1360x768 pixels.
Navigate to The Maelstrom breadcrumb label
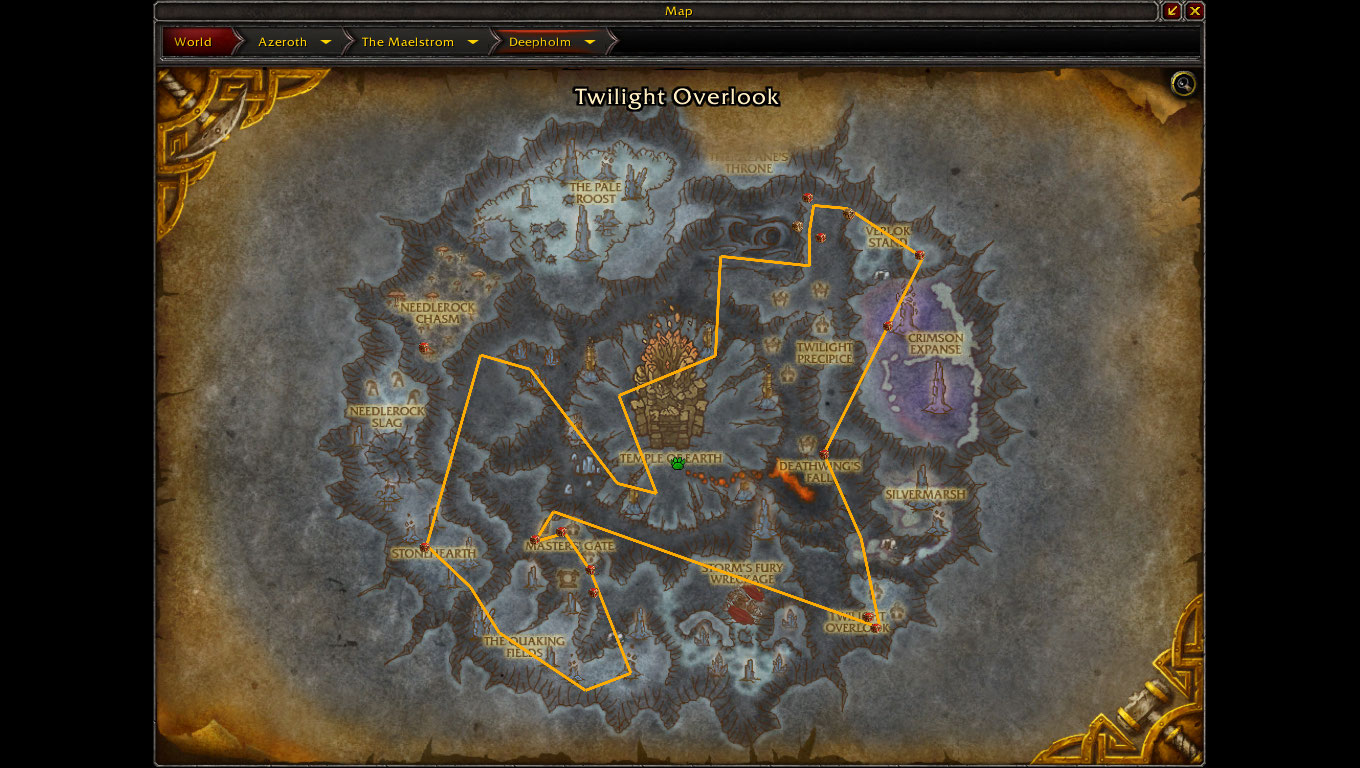pyautogui.click(x=408, y=42)
